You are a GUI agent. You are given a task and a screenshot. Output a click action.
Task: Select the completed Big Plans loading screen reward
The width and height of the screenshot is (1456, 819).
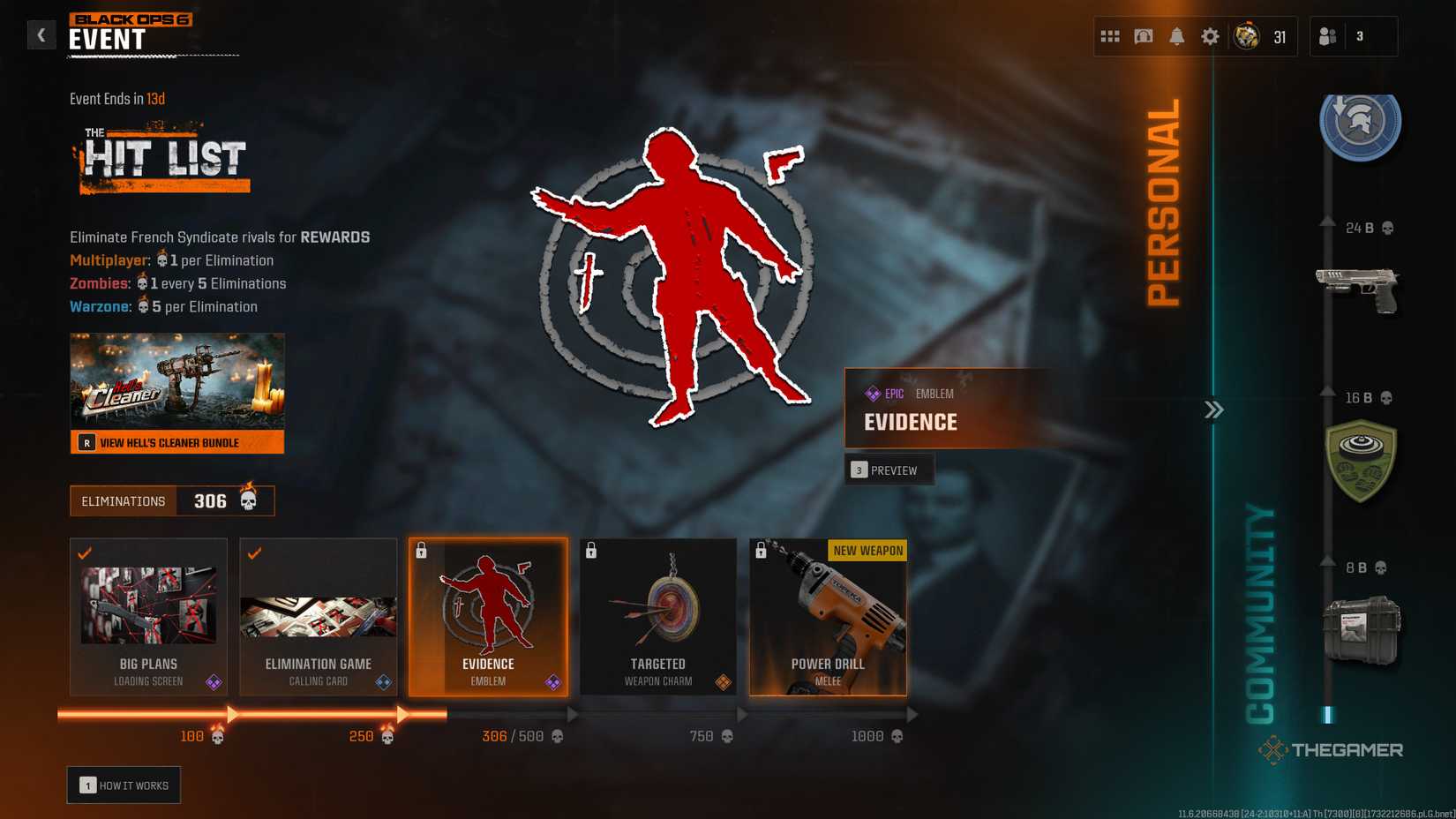147,616
